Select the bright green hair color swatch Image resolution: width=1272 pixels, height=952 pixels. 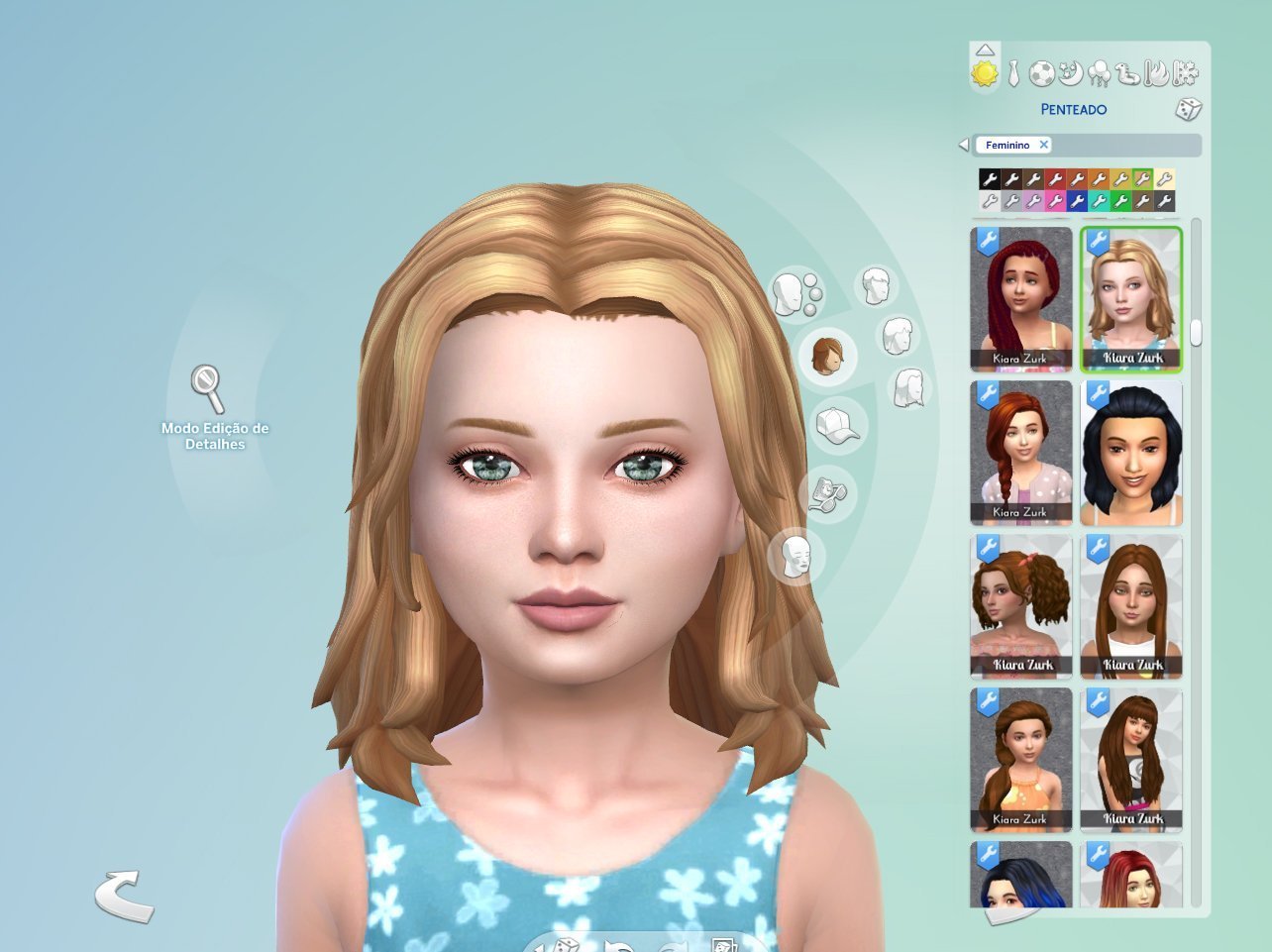click(x=1120, y=201)
